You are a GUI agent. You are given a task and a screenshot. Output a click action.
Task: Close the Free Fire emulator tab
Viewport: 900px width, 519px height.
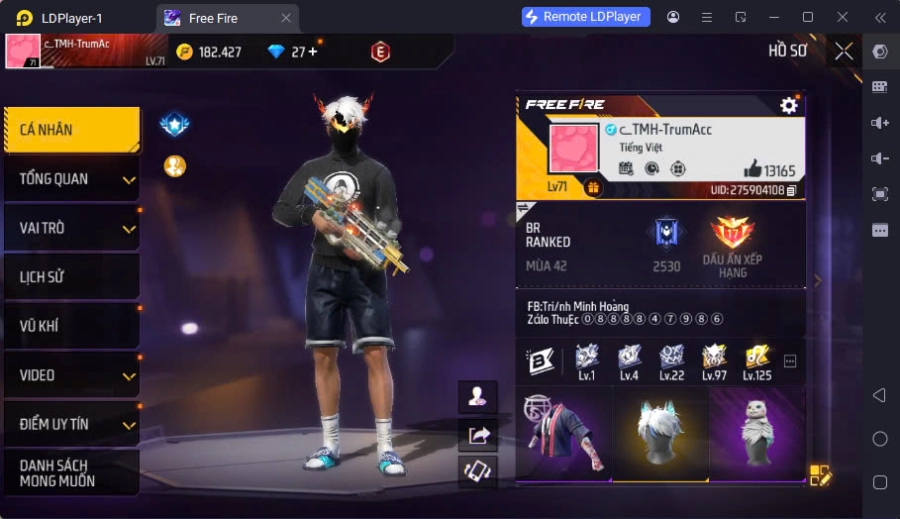coord(286,18)
